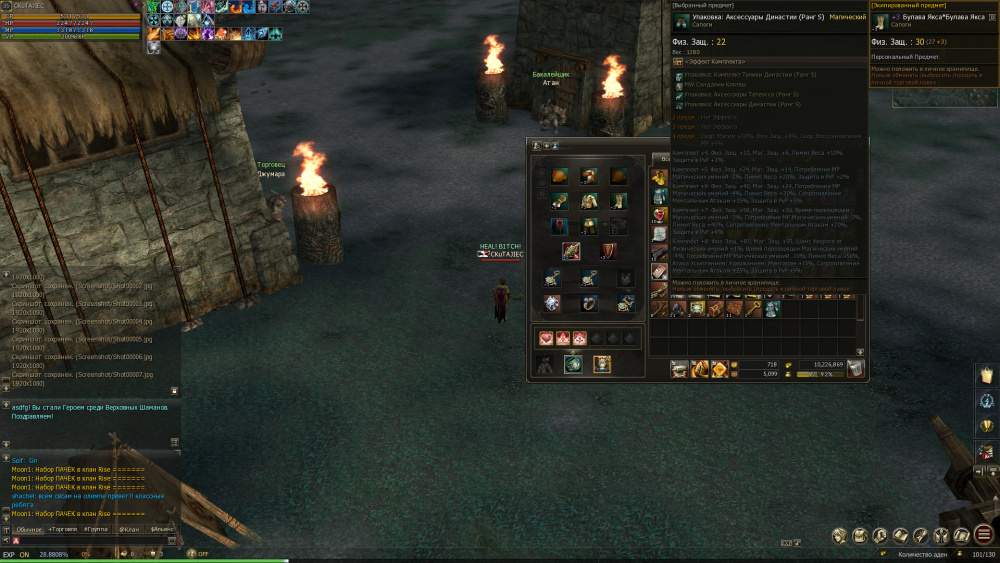Click the red heart talisman slot
The height and width of the screenshot is (563, 1000).
click(545, 338)
